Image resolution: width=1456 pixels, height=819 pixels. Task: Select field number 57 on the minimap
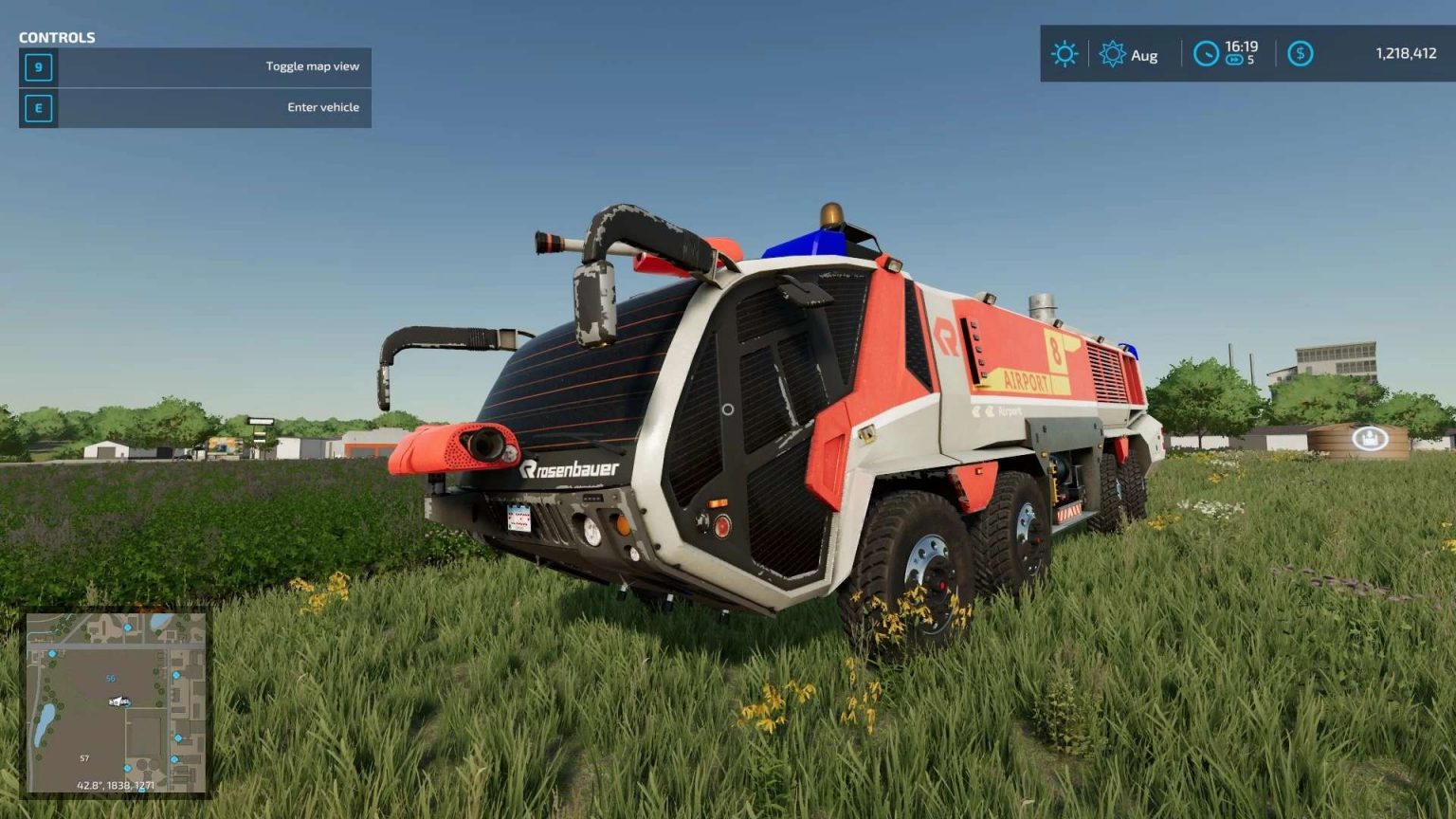click(82, 758)
